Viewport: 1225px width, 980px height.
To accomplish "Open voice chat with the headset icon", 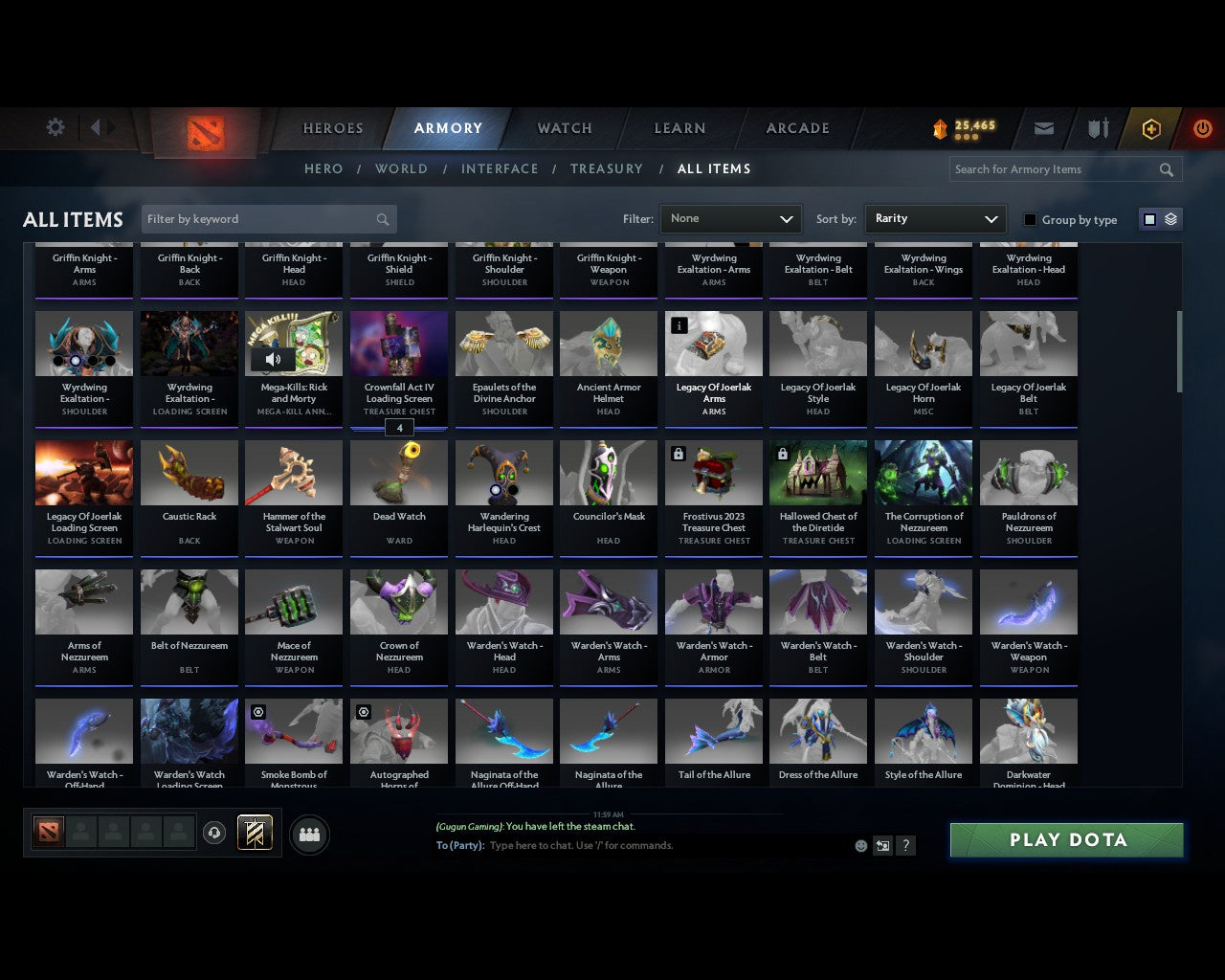I will [215, 832].
